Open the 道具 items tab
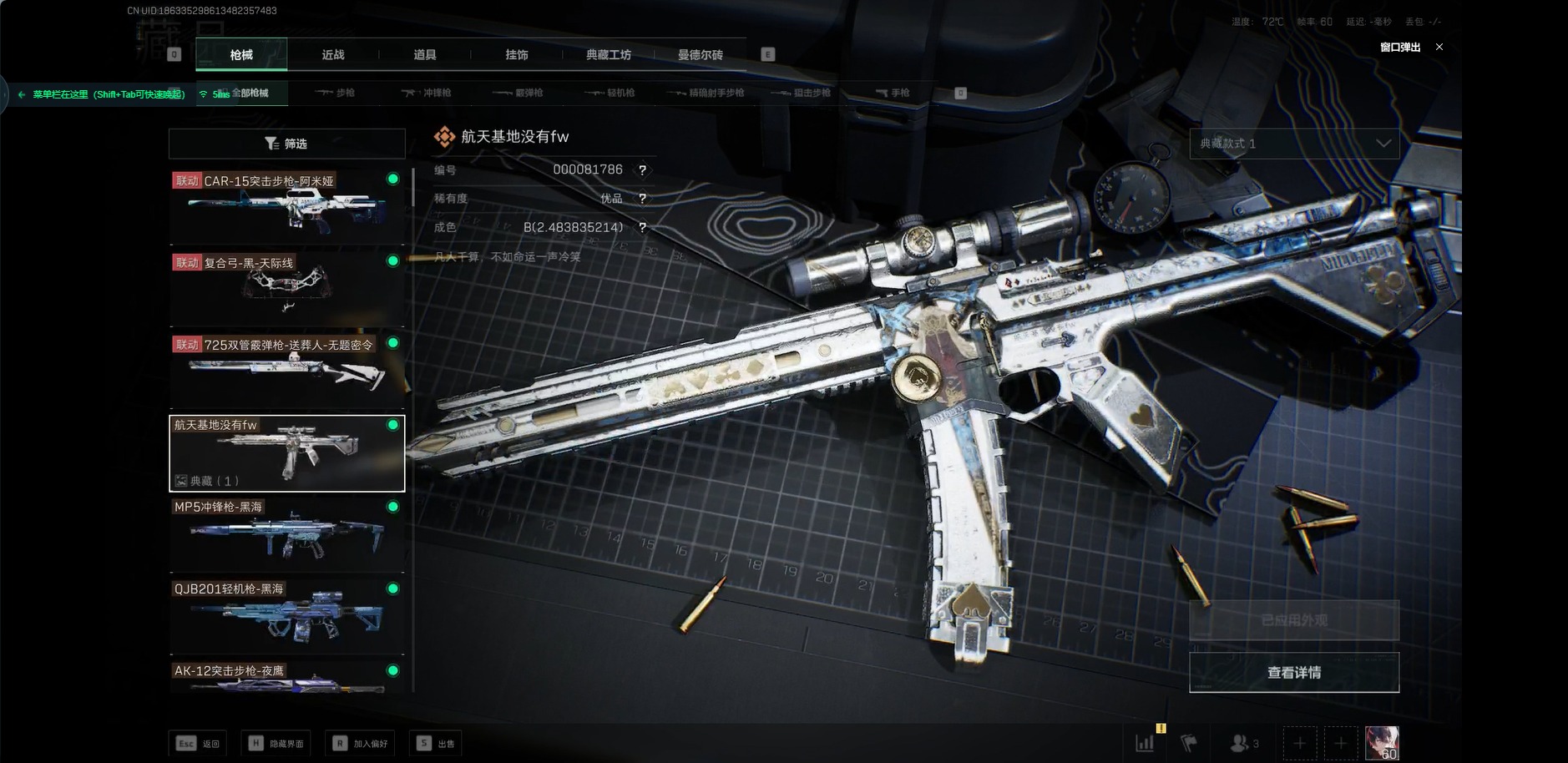This screenshot has width=1568, height=763. pyautogui.click(x=425, y=55)
